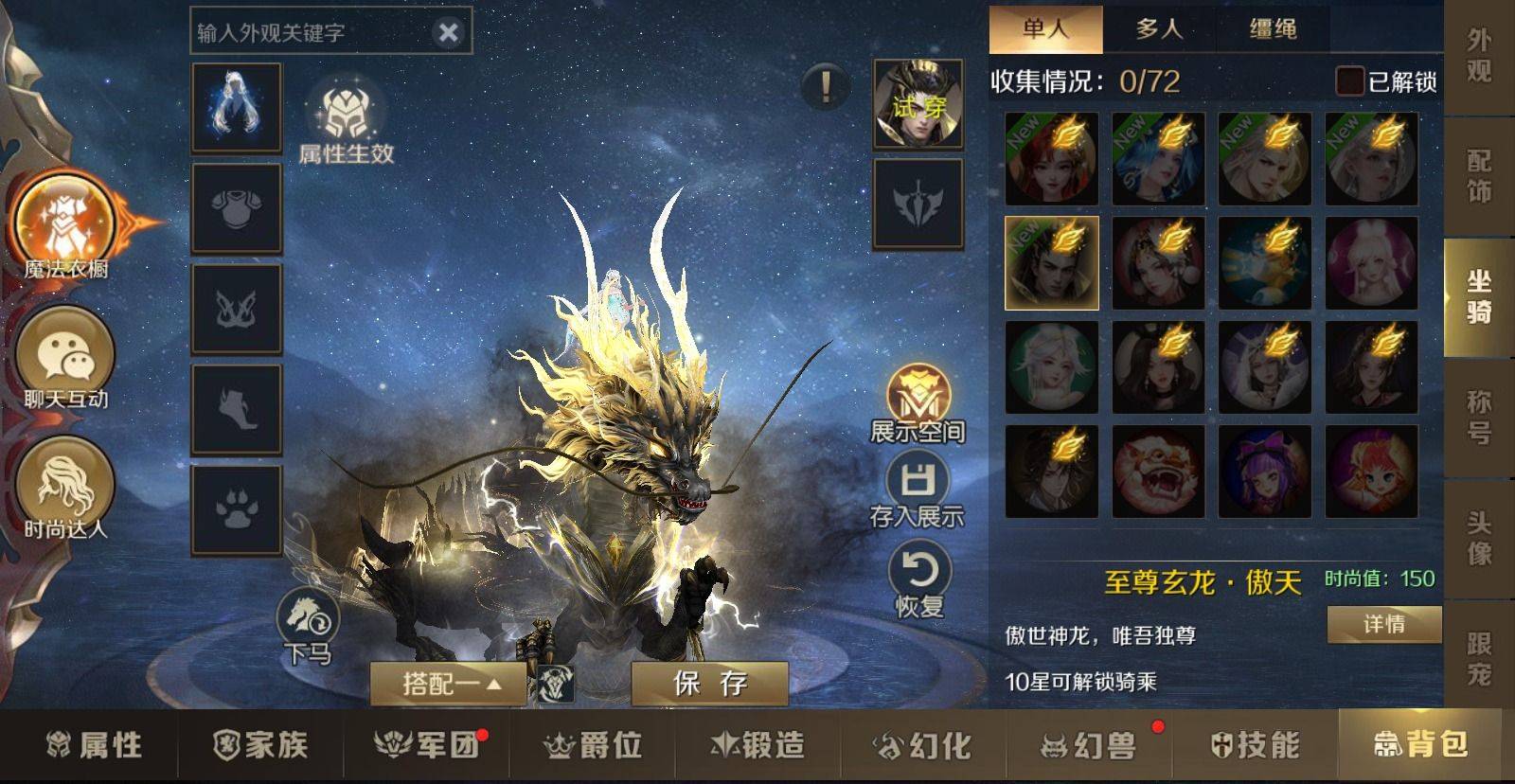Open the 跟宠 pet side tab
The image size is (1515, 784).
1478,658
